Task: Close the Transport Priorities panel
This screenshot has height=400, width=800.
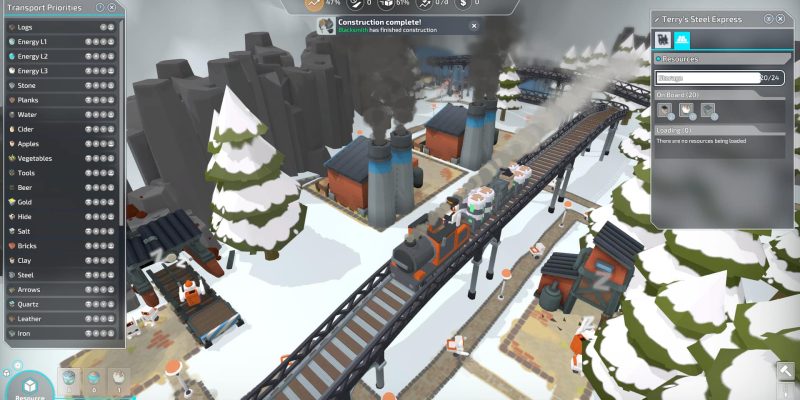Action: [112, 7]
